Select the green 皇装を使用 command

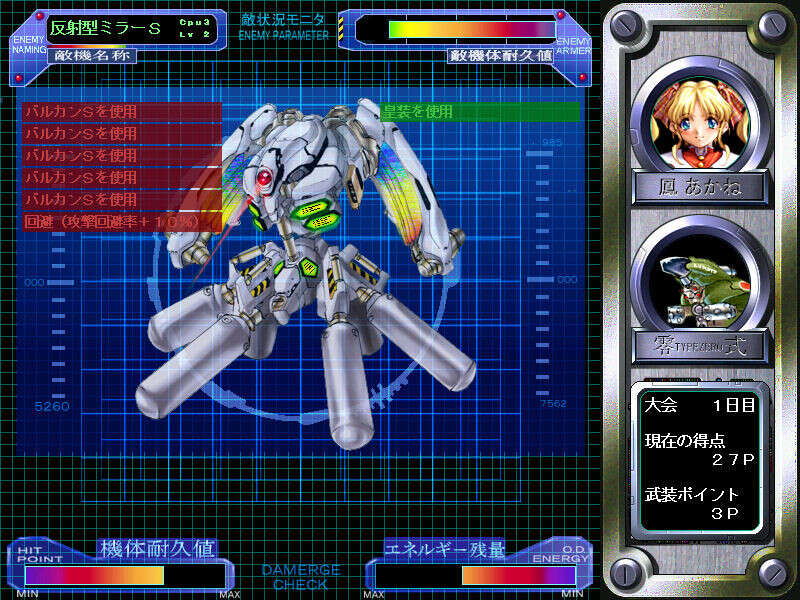(x=480, y=112)
